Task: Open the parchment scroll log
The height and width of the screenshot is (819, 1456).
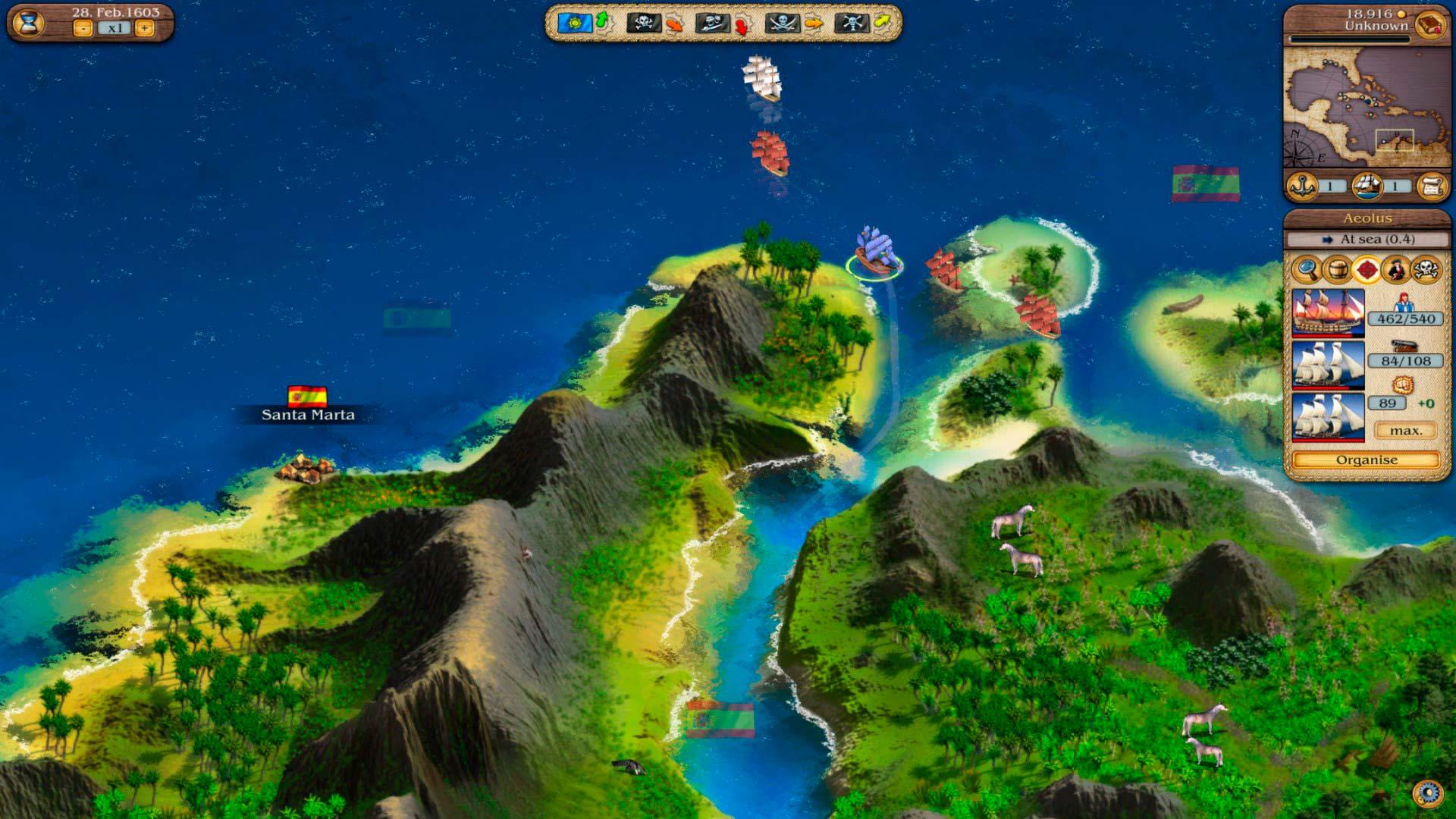Action: 1431,186
